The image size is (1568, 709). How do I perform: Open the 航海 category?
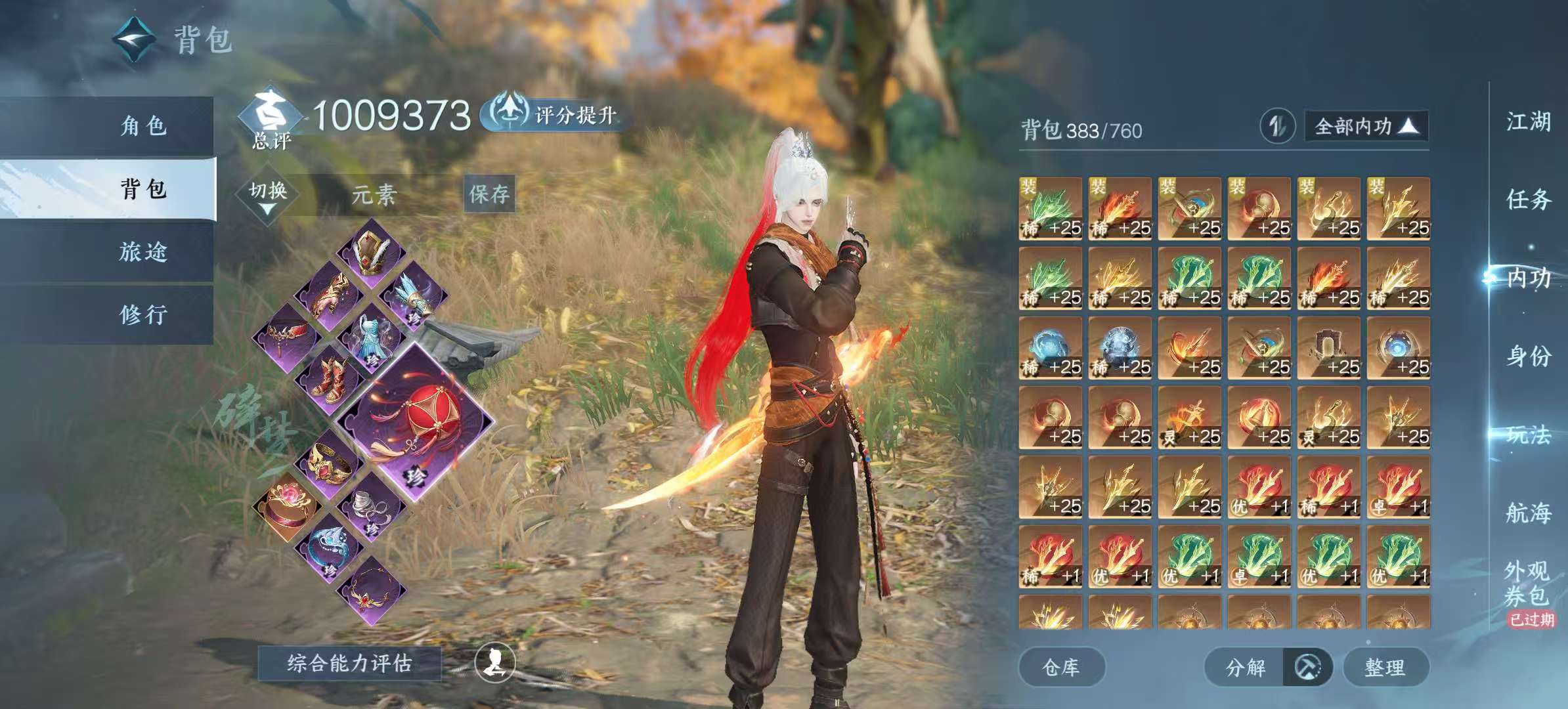point(1529,513)
